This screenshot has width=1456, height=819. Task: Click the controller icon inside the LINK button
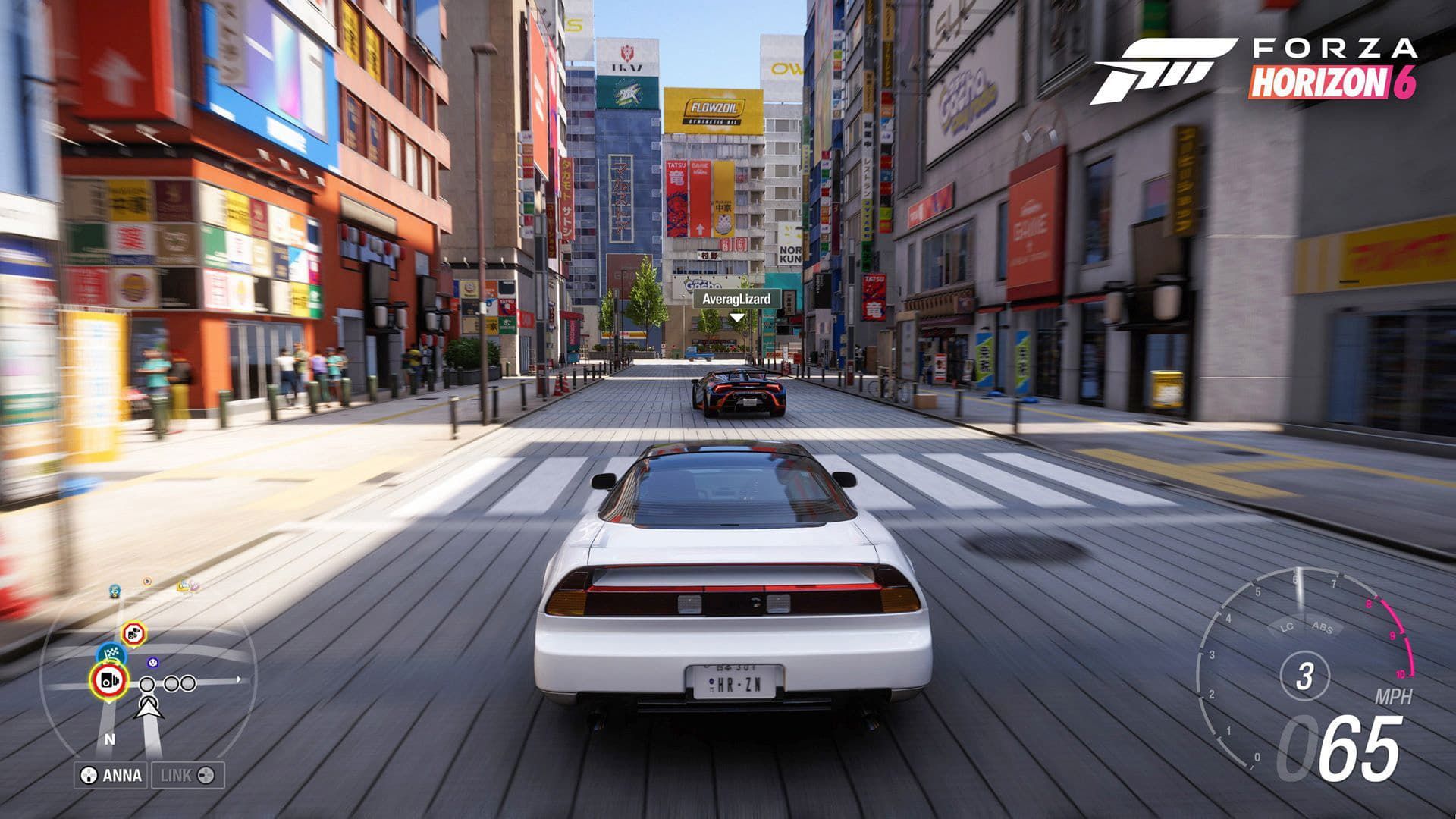pyautogui.click(x=204, y=775)
